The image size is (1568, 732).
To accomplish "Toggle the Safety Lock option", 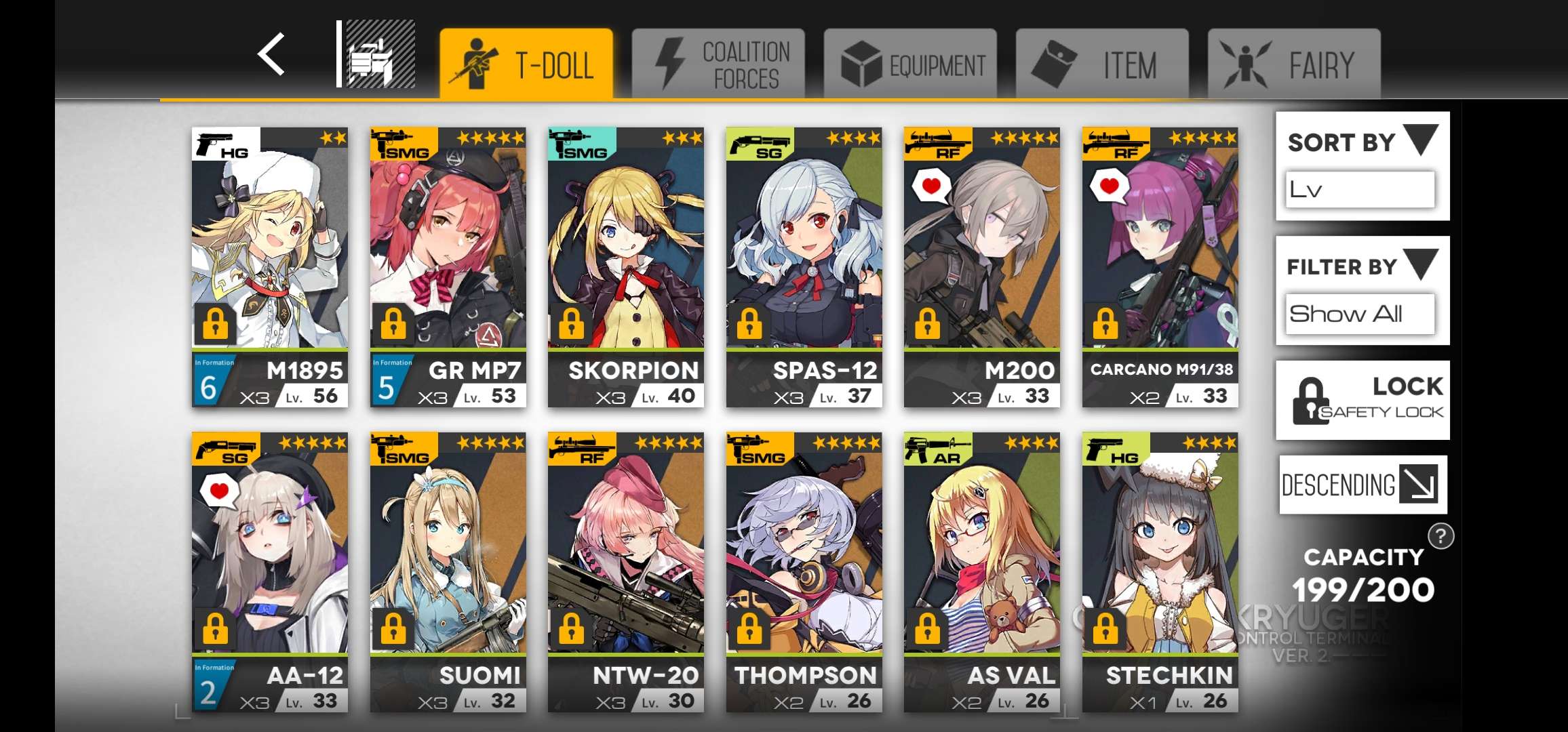I will tap(1362, 400).
